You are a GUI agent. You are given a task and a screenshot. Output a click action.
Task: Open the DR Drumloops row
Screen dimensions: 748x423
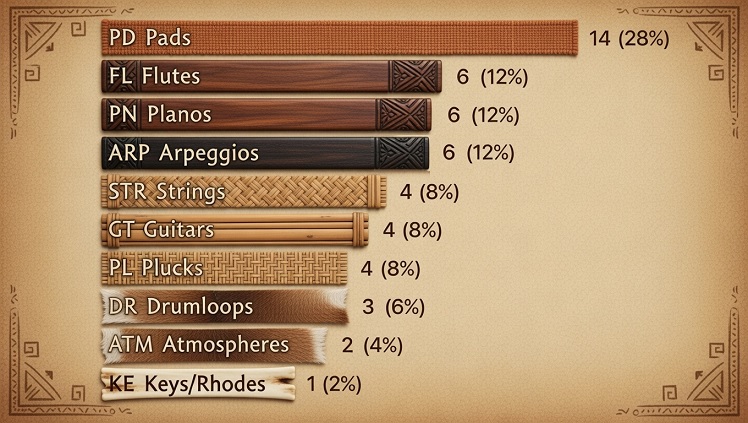(x=224, y=306)
